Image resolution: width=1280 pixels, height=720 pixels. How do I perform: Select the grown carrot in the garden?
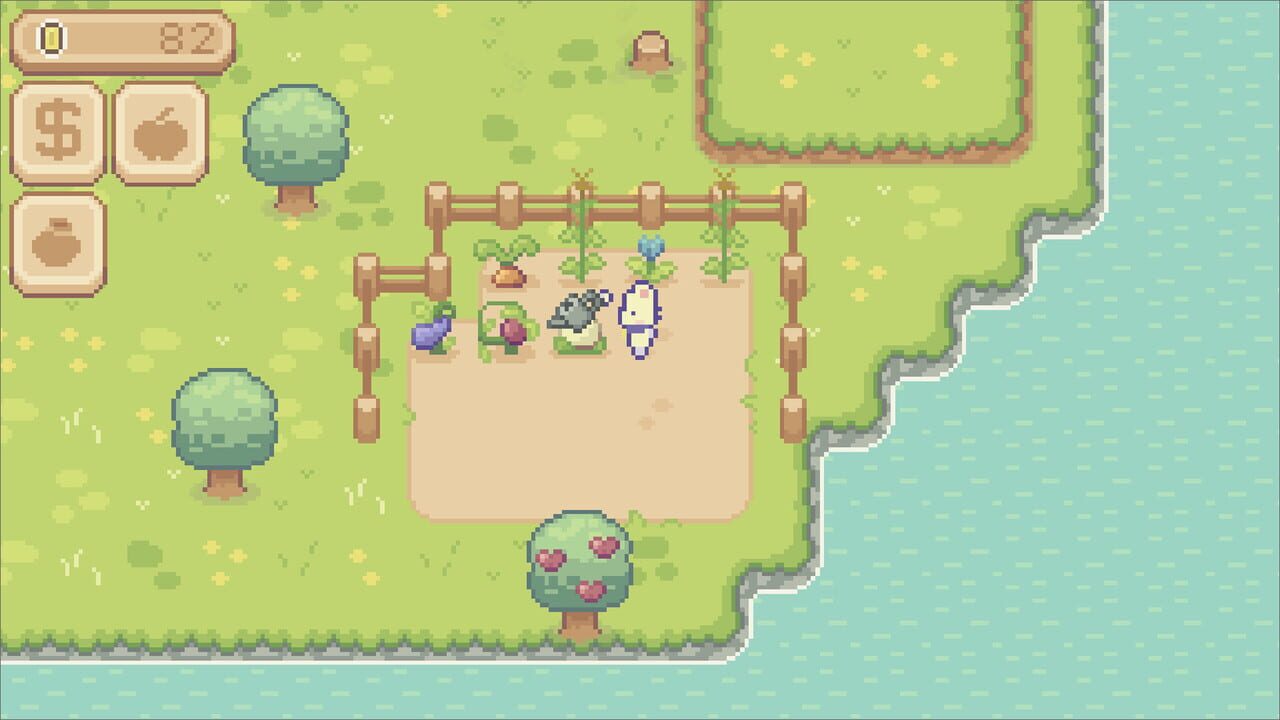click(508, 270)
